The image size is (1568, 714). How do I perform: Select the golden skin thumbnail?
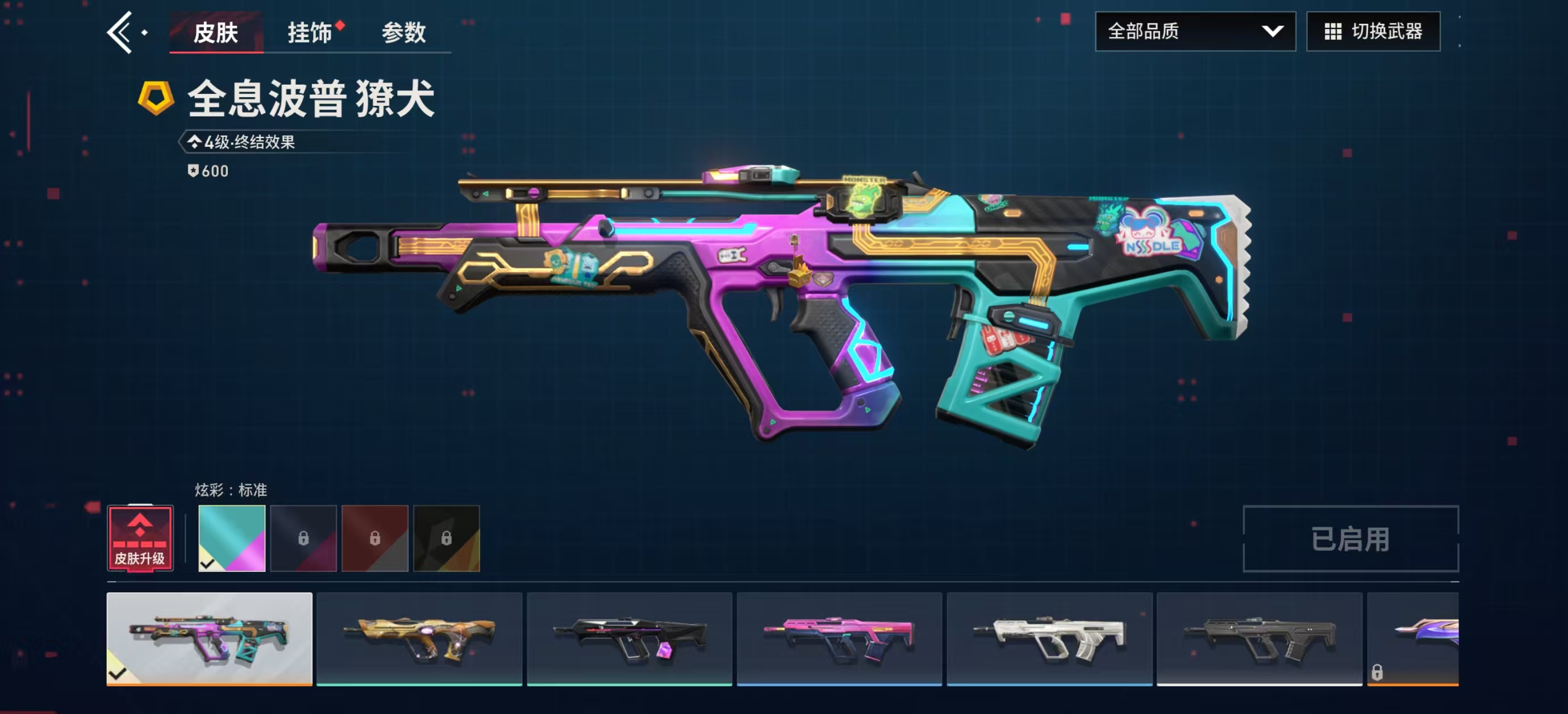(419, 638)
